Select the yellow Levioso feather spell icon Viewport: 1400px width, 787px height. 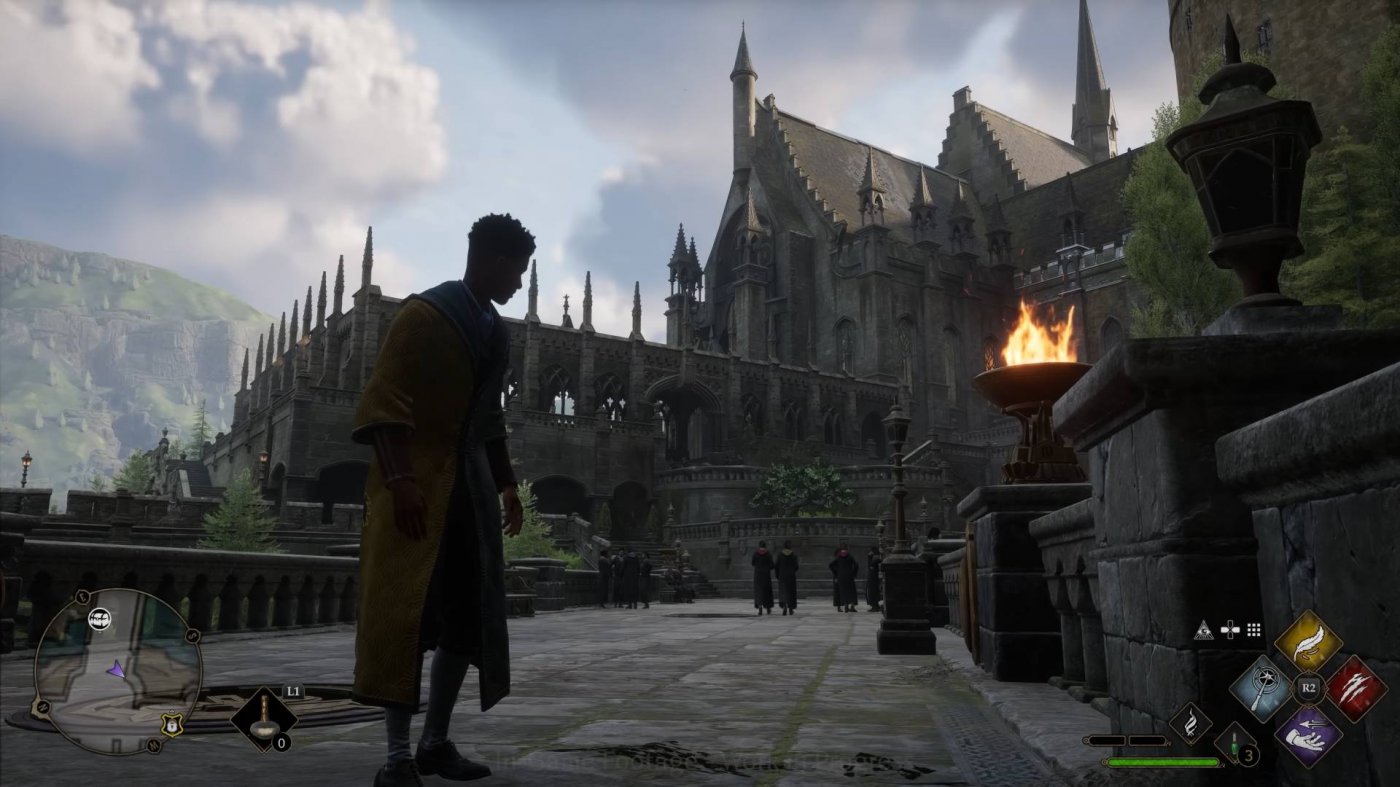[1308, 640]
